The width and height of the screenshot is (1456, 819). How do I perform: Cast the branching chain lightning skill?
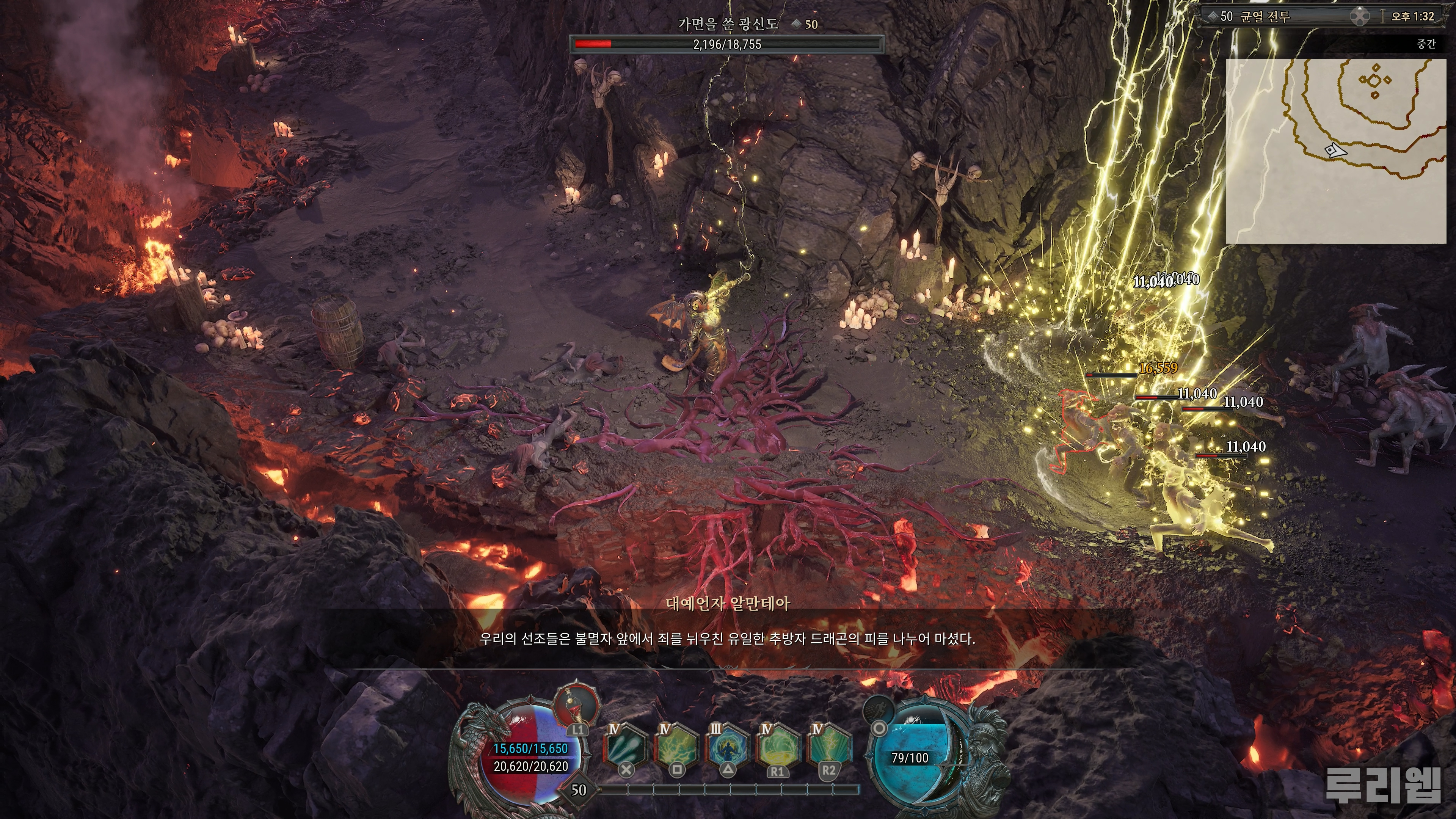click(676, 746)
